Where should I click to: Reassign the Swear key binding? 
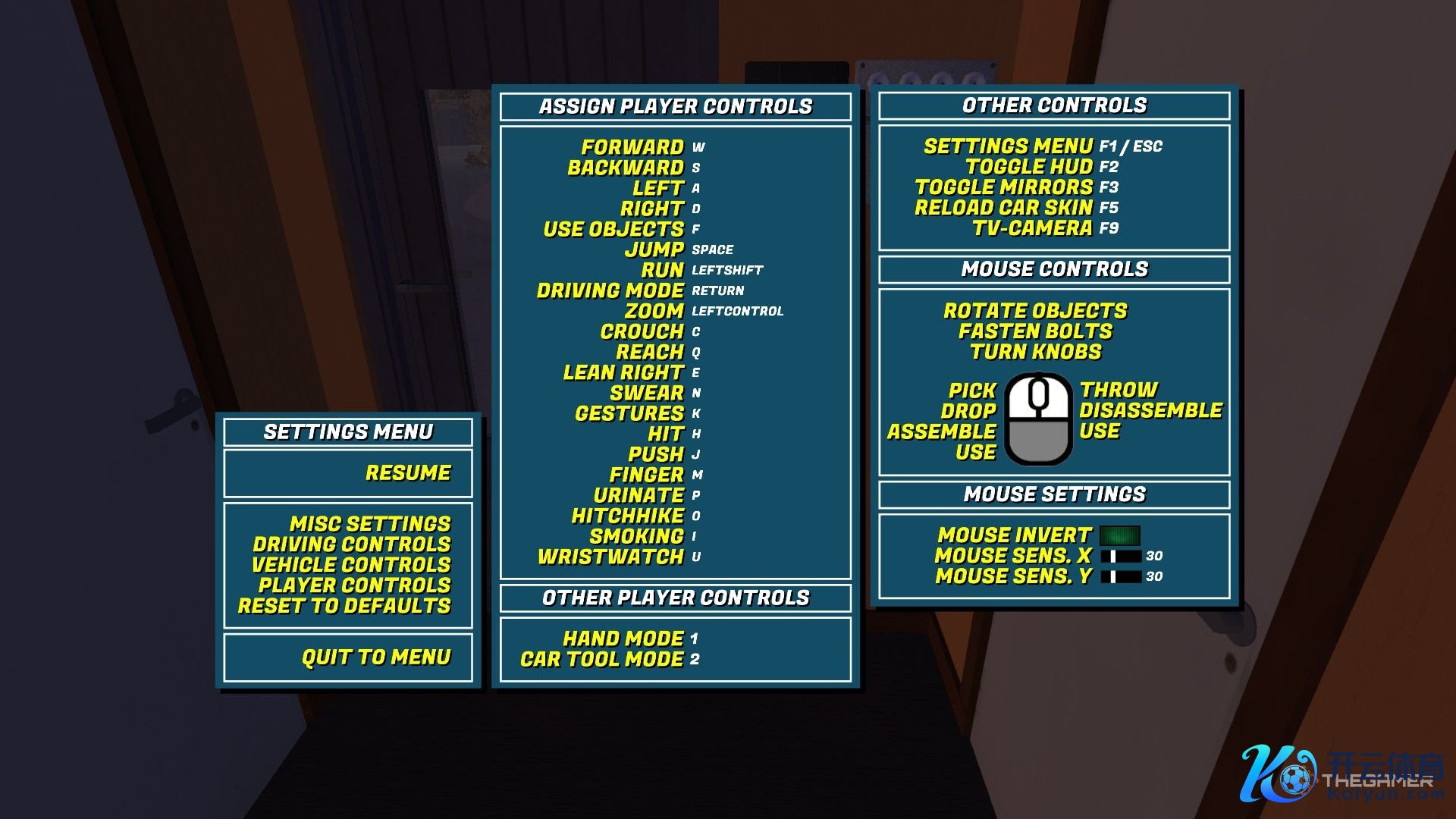click(696, 394)
